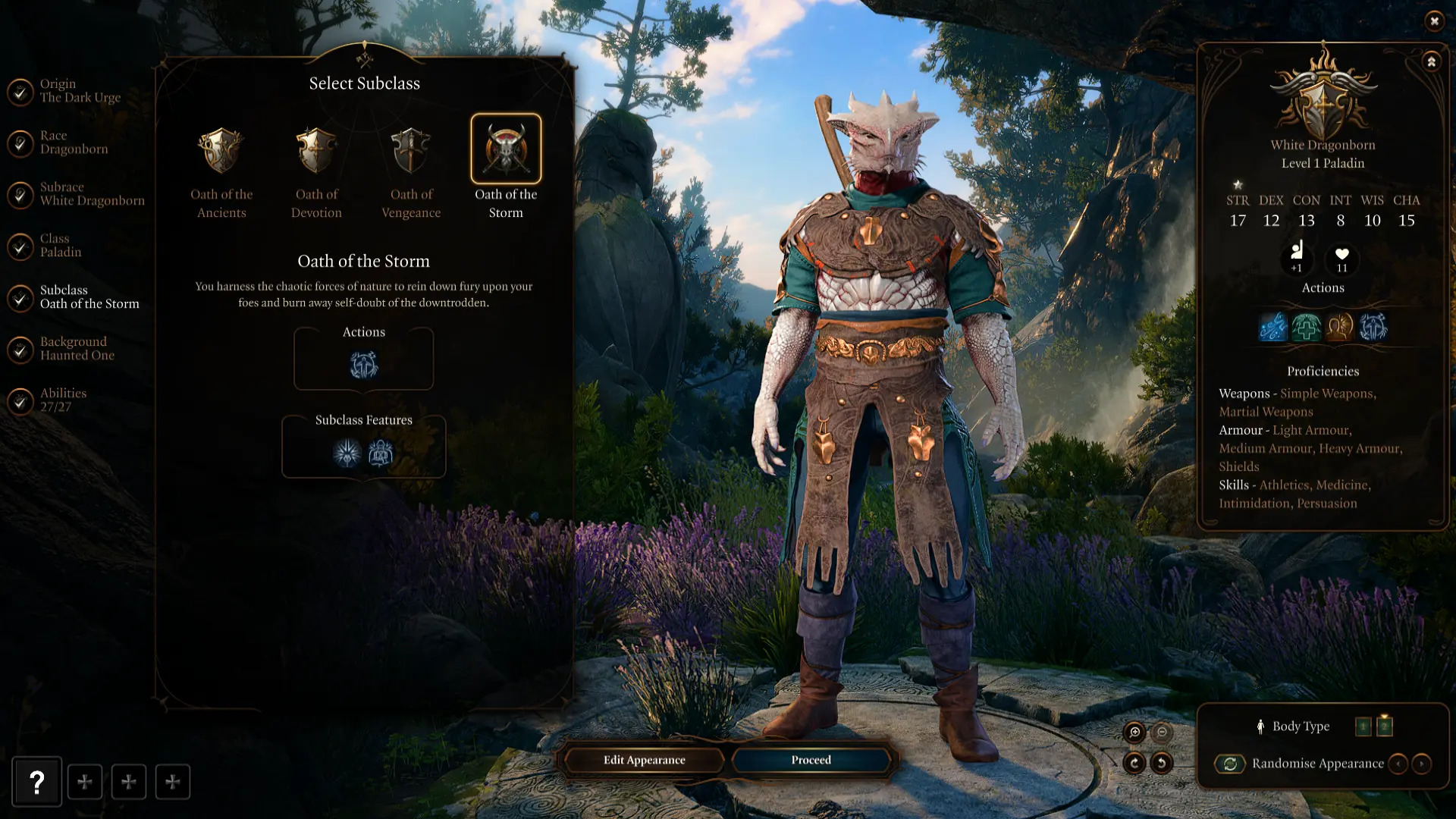Open the Class Paladin step

click(x=60, y=246)
